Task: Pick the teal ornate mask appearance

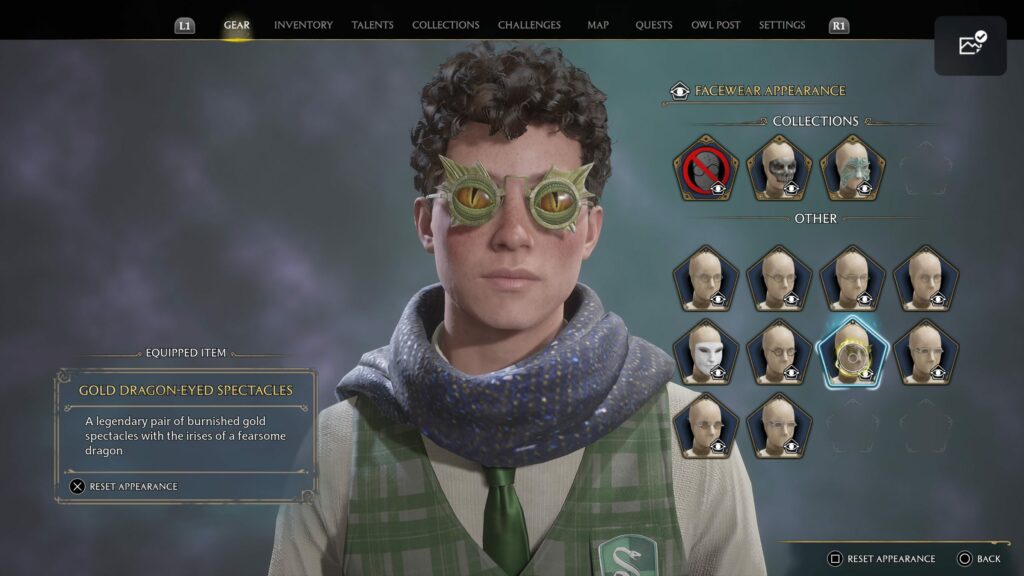Action: [852, 168]
